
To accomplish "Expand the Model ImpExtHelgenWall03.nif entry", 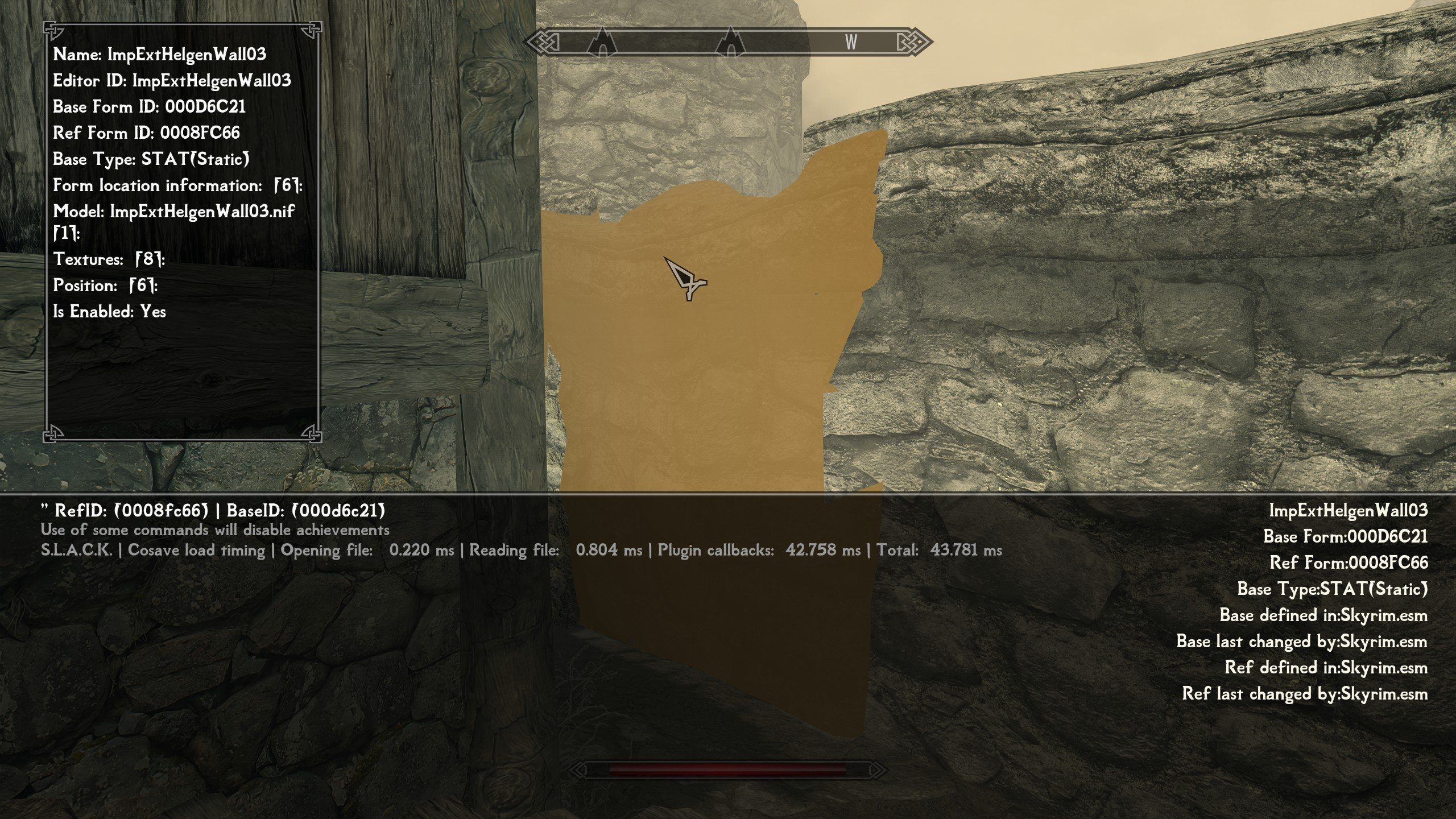I will (x=173, y=212).
